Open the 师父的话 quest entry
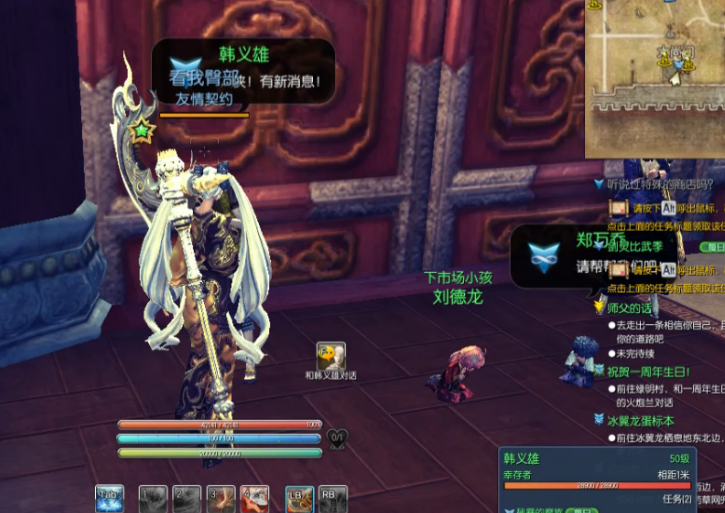 click(x=629, y=309)
